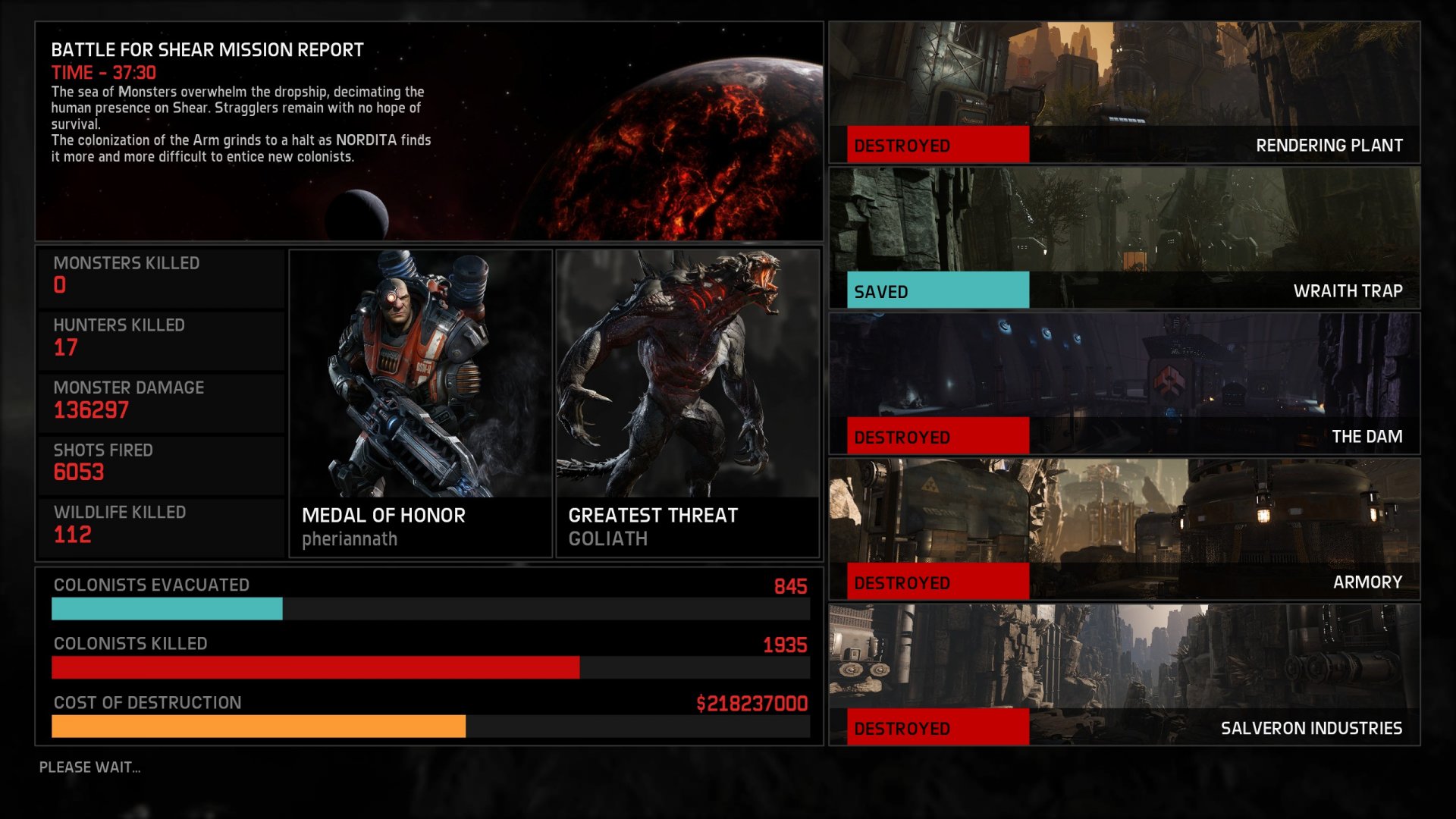1456x819 pixels.
Task: Select the Rendering Plant map panel
Action: (x=1124, y=92)
